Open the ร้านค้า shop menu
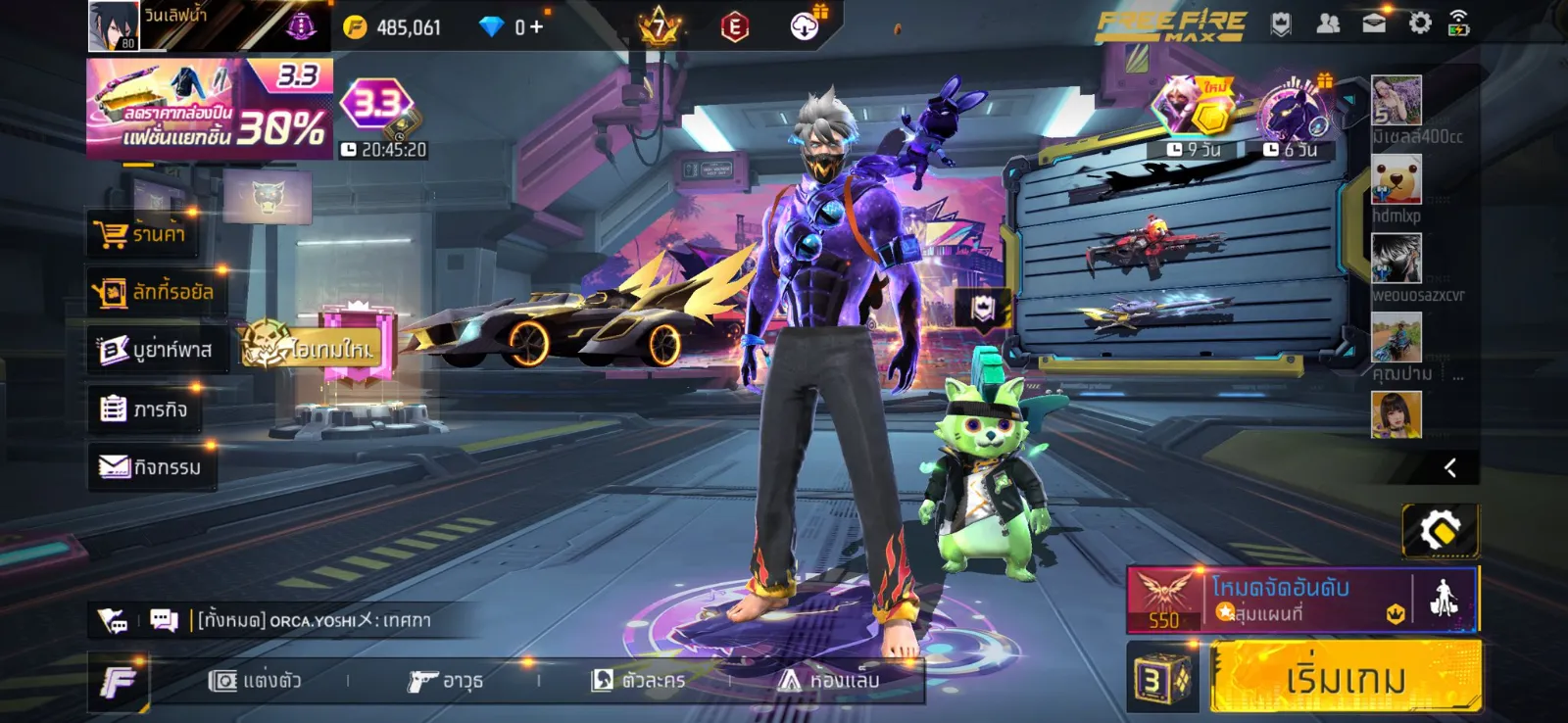 point(145,234)
